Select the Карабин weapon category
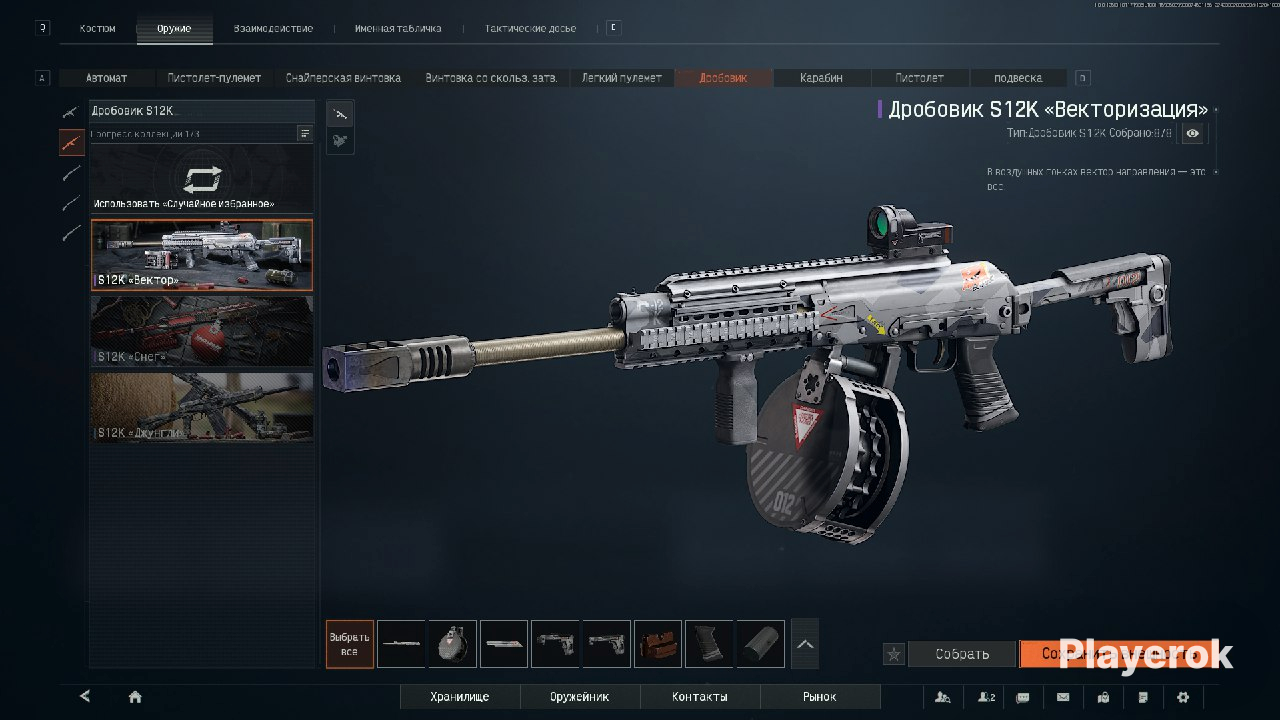 click(821, 78)
